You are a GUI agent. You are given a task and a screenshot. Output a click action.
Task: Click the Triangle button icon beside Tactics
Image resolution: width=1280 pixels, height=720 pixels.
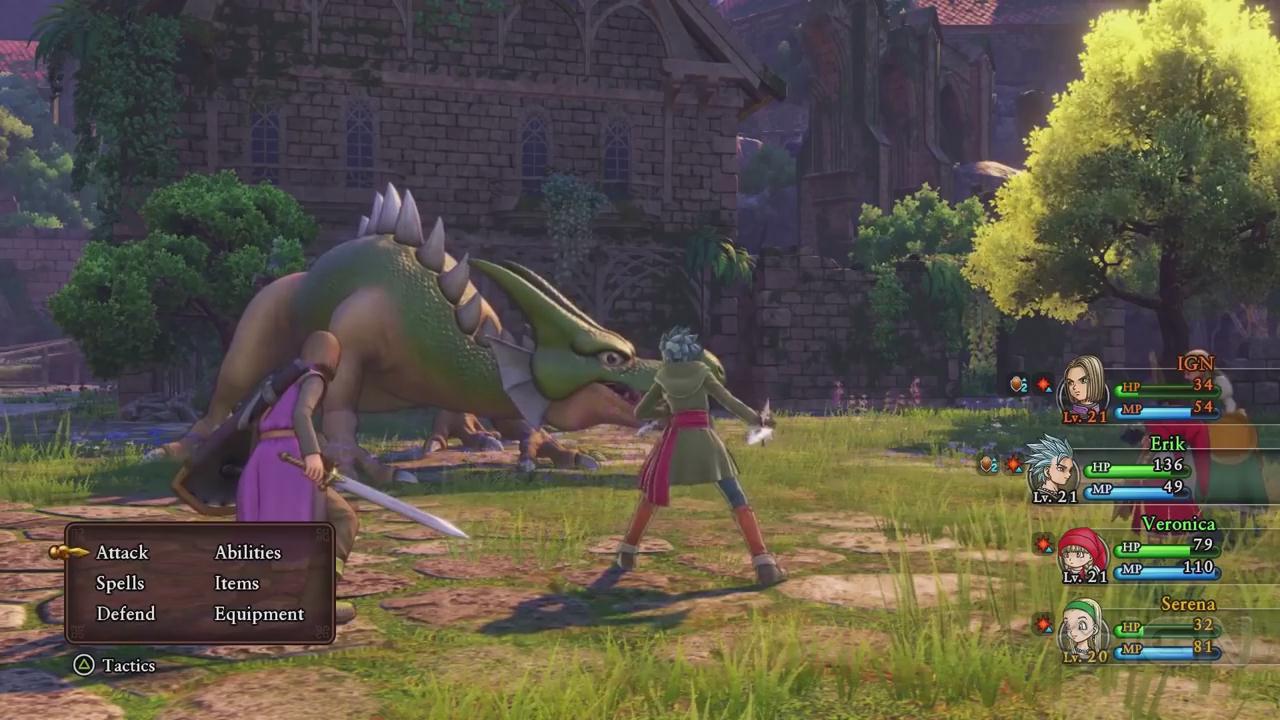[x=84, y=665]
